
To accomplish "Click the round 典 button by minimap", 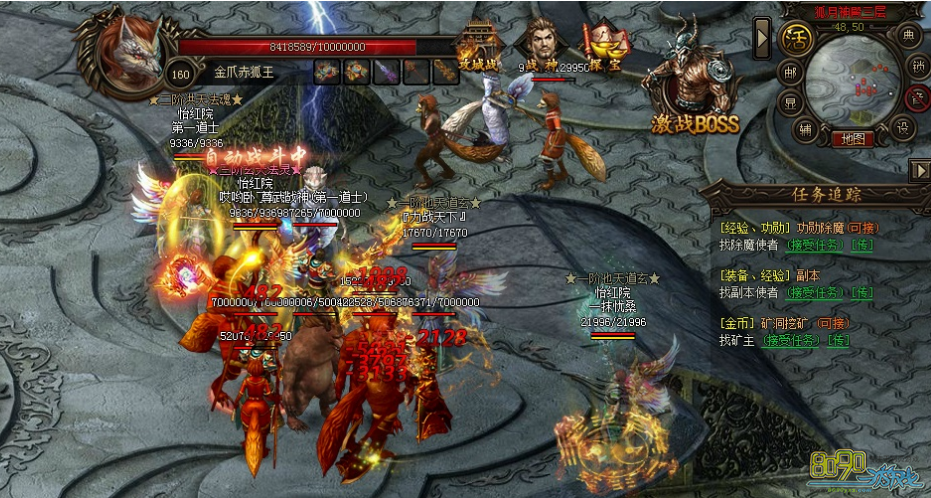I will (908, 36).
